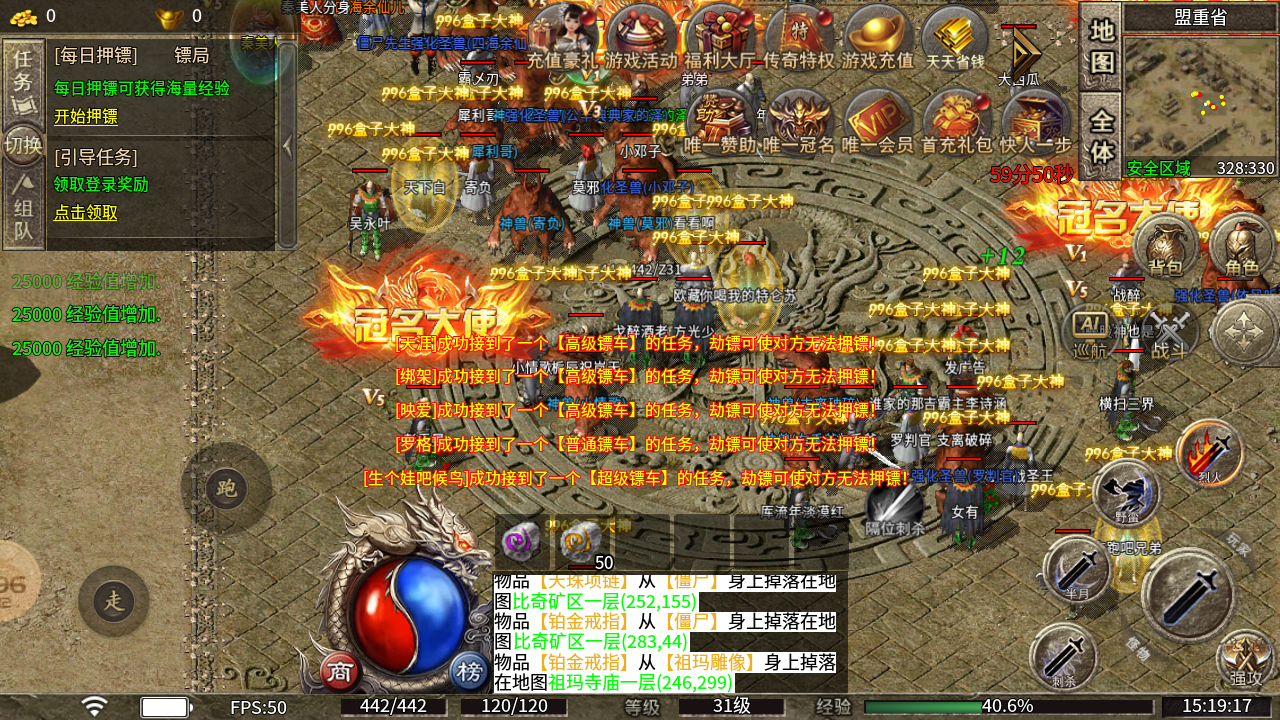Open the 角色 character panel icon
The image size is (1280, 720).
click(1240, 245)
